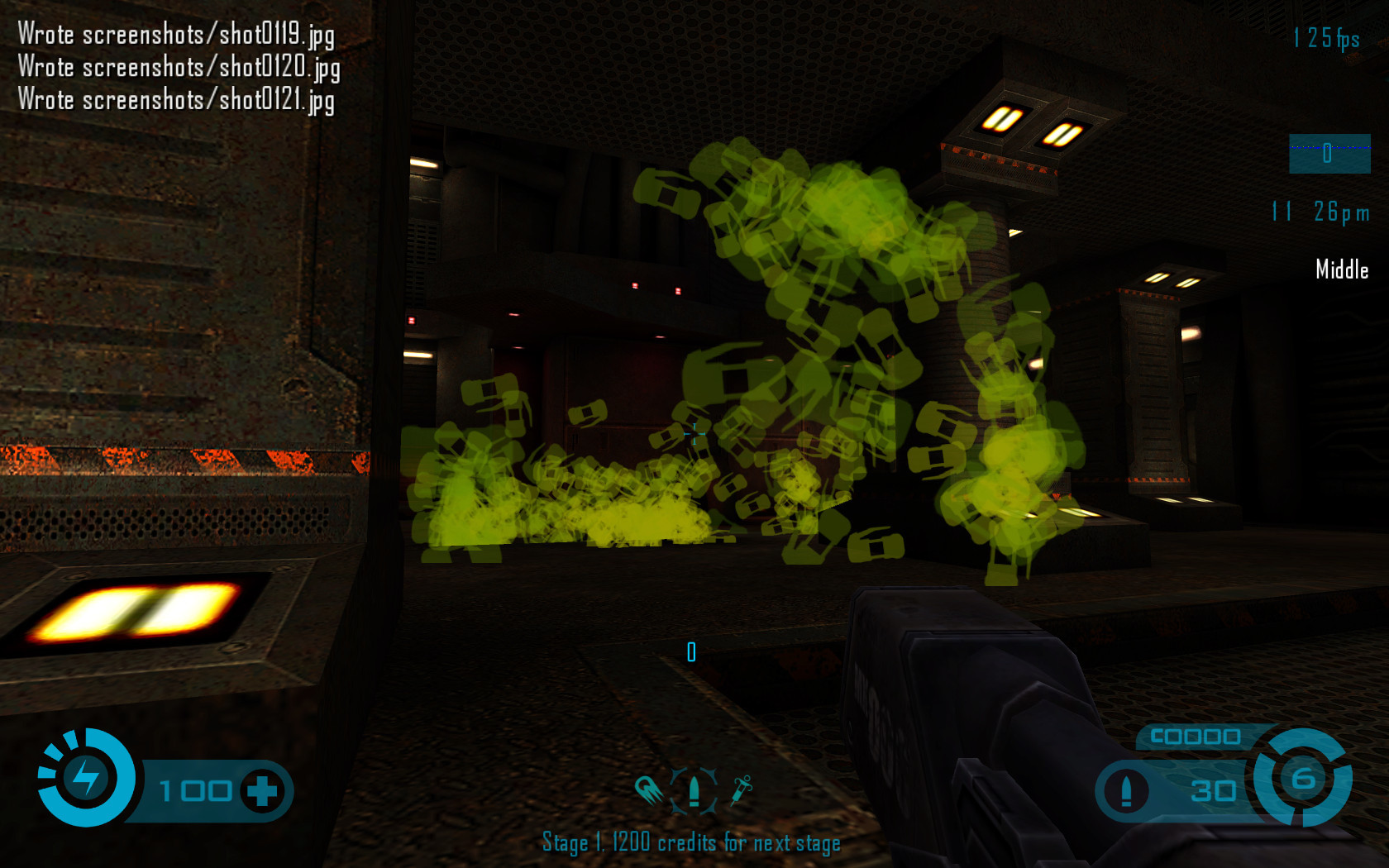The width and height of the screenshot is (1389, 868).
Task: Select the blaster comet icon
Action: click(649, 790)
